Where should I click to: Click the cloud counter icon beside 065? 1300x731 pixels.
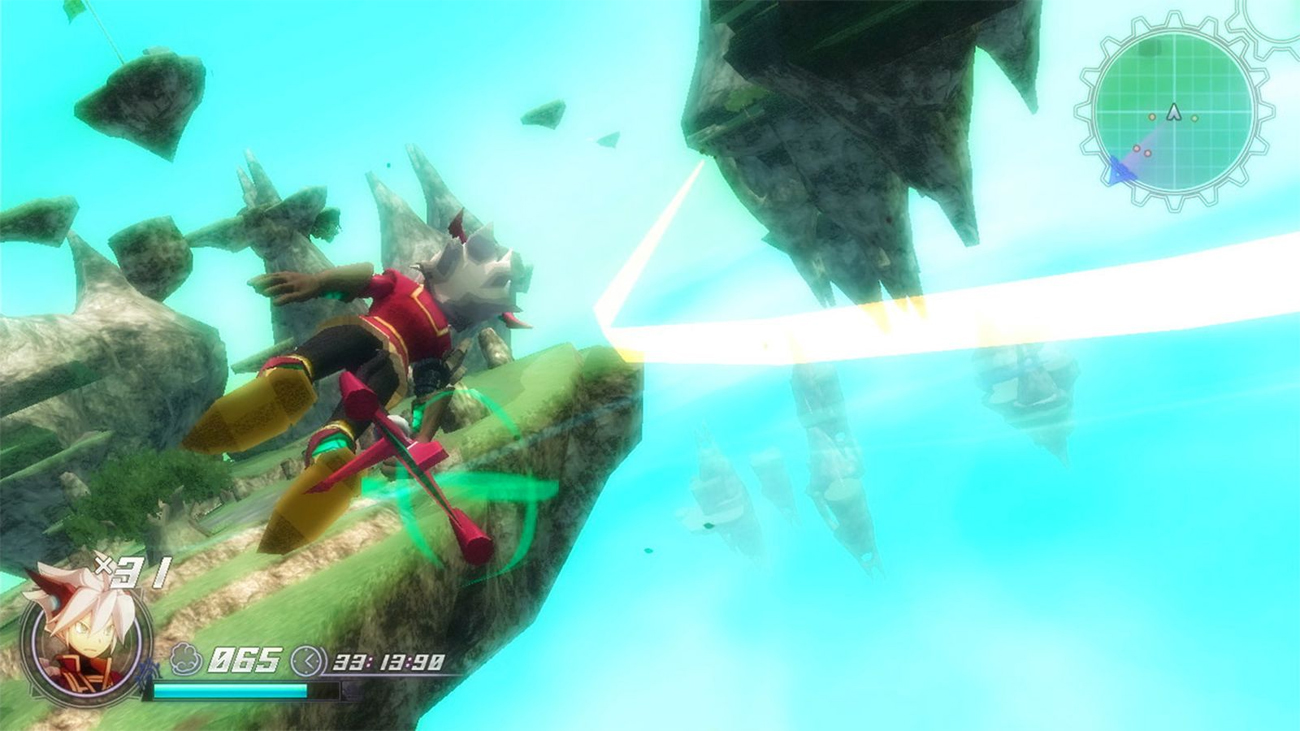[x=184, y=657]
